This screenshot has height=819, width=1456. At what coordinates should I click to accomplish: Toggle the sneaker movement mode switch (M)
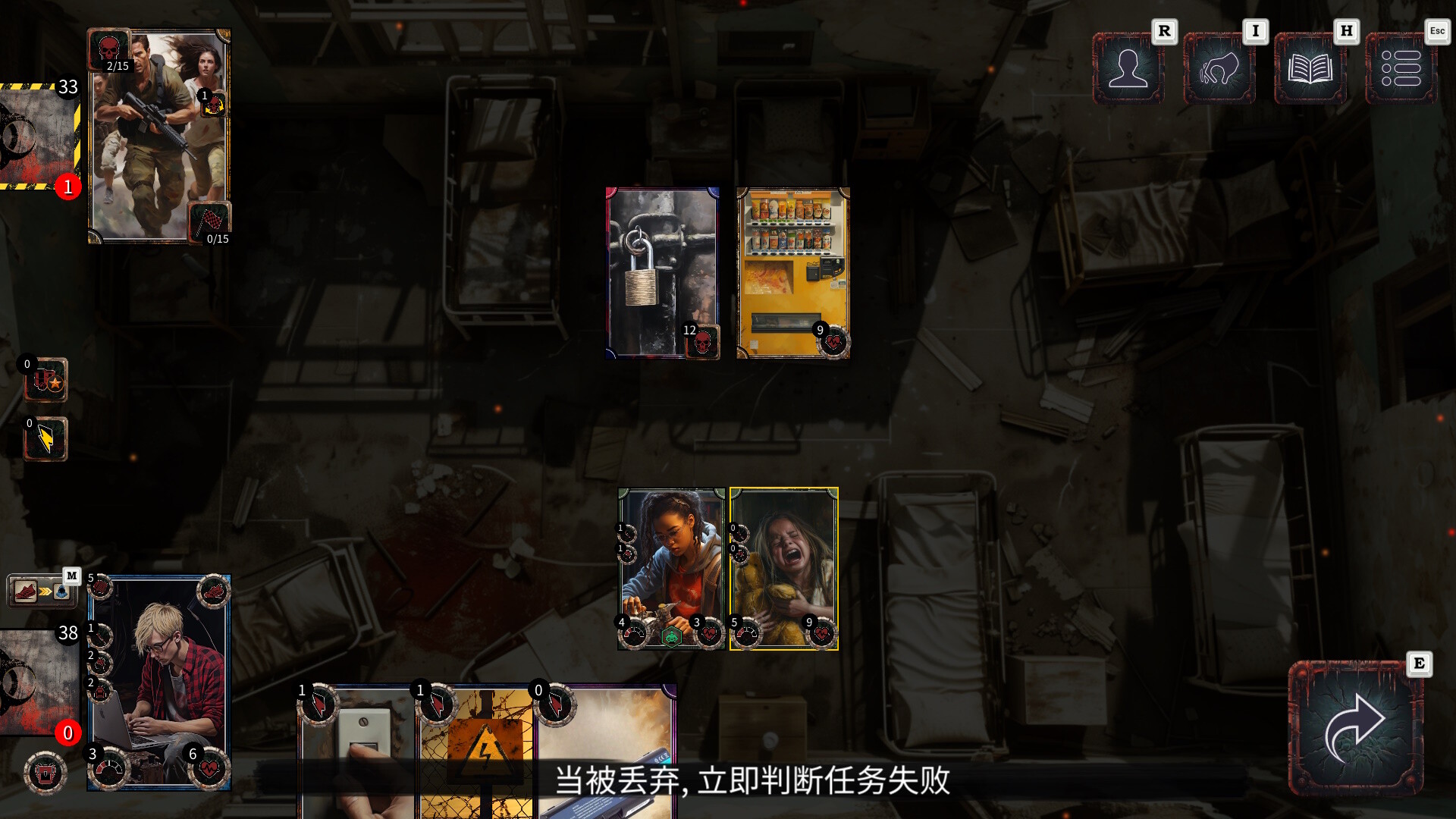click(24, 590)
